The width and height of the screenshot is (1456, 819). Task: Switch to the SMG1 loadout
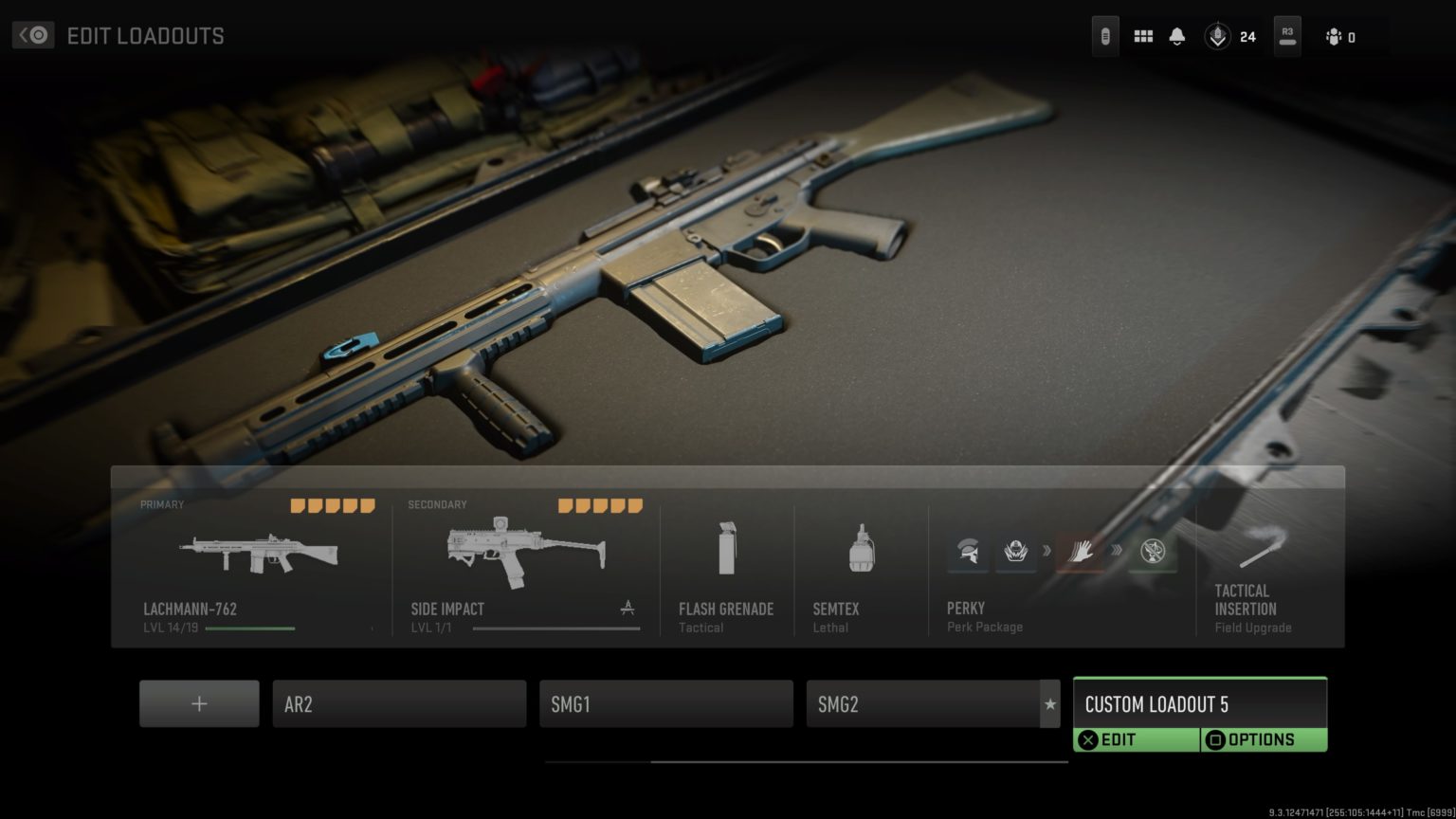click(665, 703)
